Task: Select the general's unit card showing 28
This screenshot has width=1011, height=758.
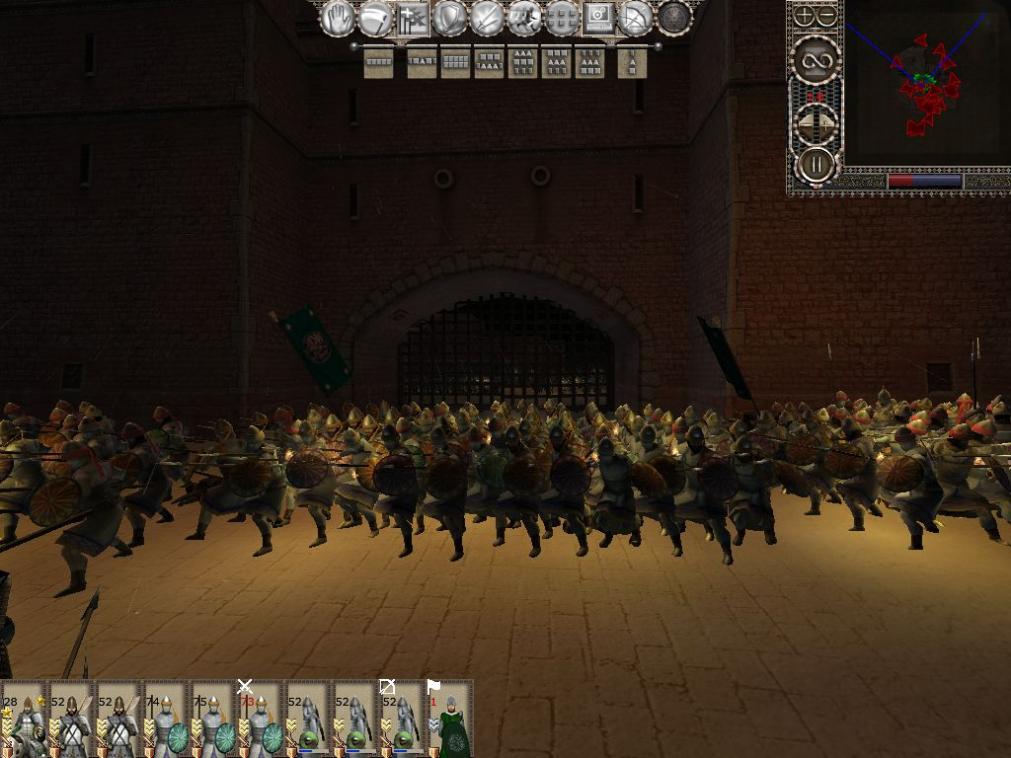Action: [24, 720]
